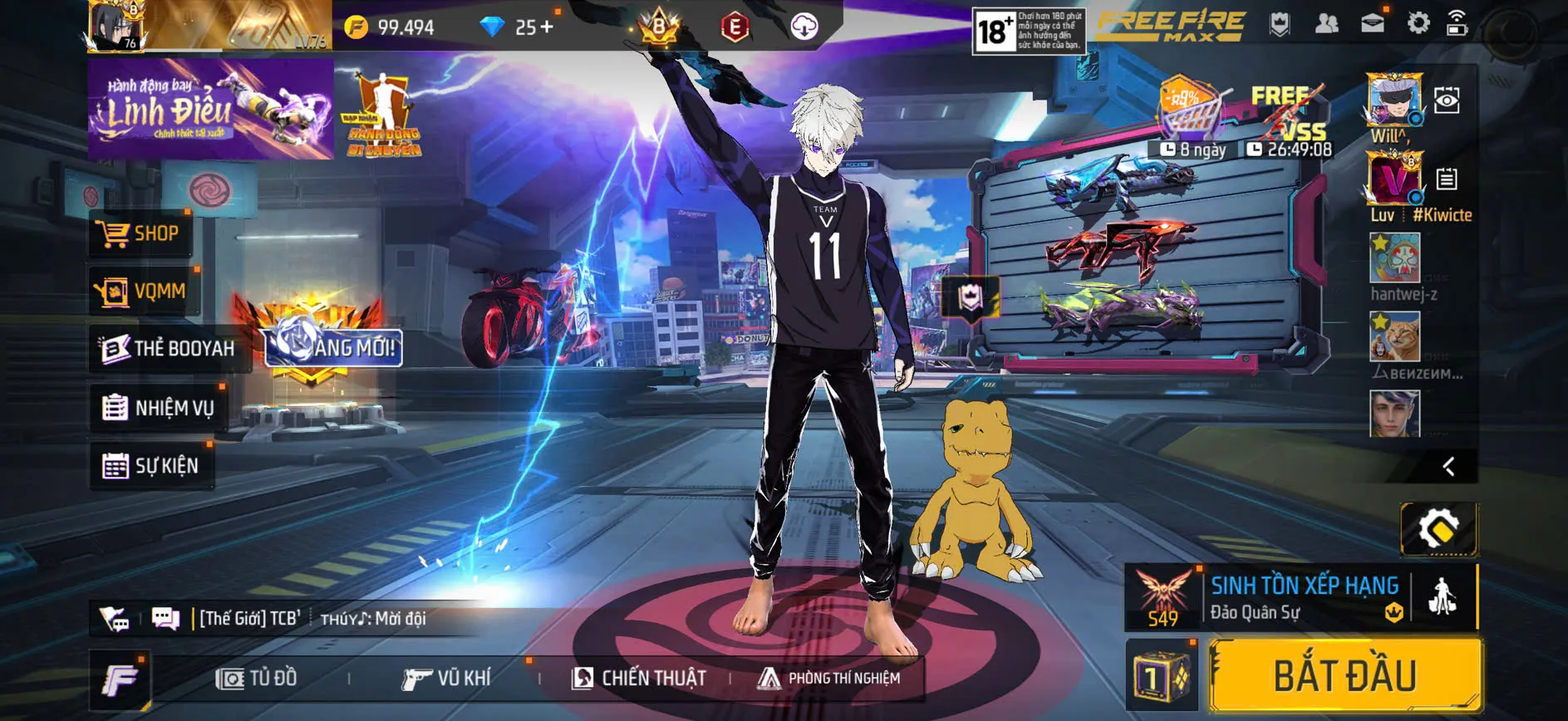This screenshot has width=1568, height=721.
Task: Open the player profile avatar
Action: (119, 27)
